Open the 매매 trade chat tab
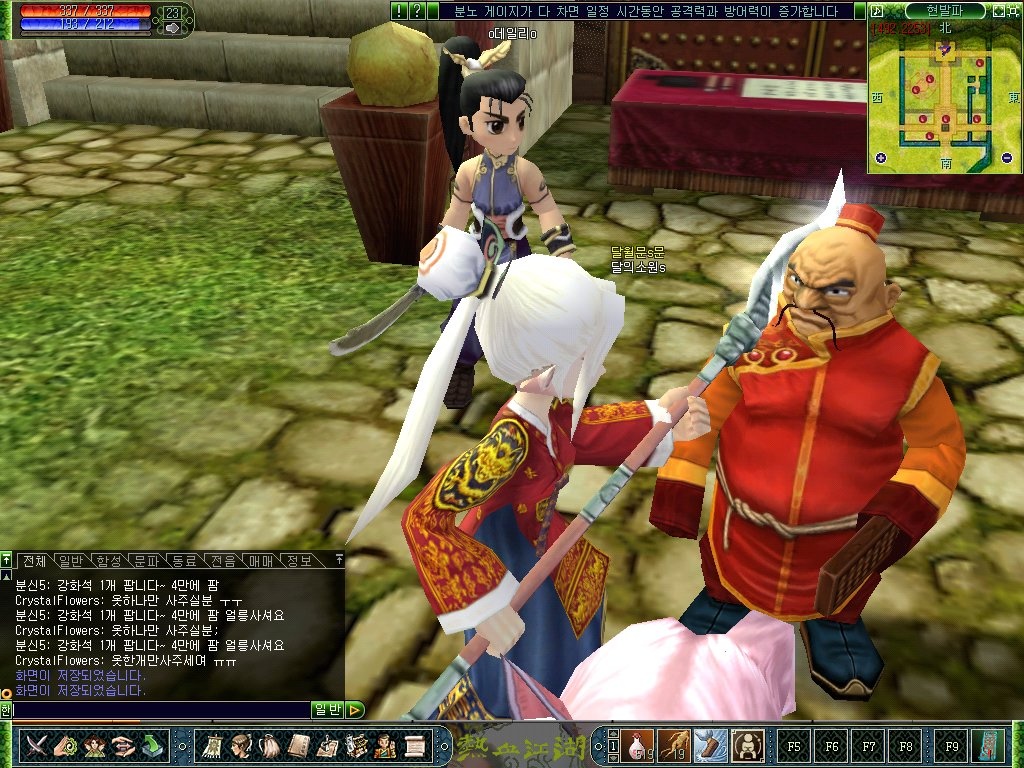 click(260, 560)
